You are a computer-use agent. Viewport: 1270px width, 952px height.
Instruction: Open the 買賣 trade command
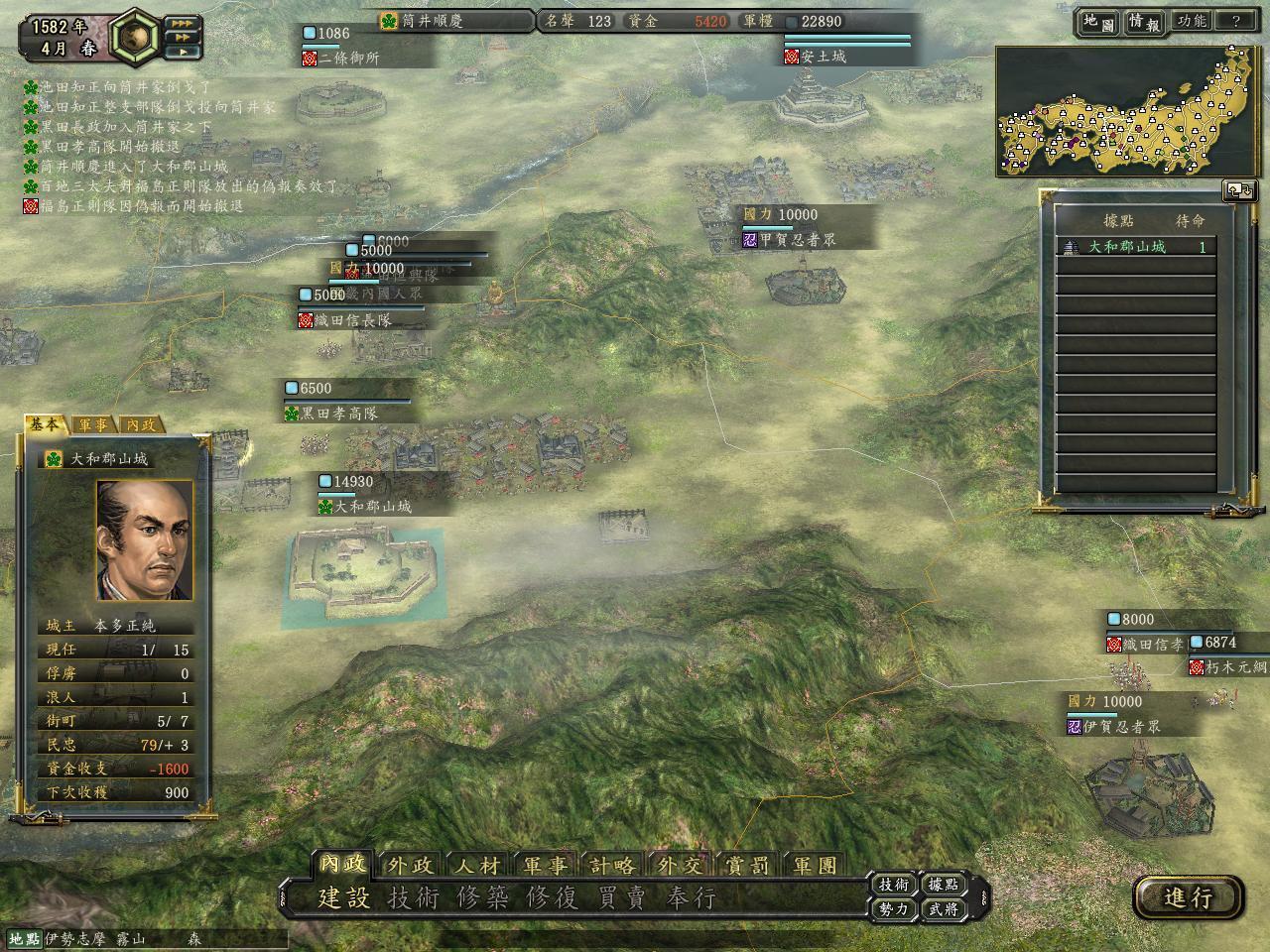(x=622, y=898)
